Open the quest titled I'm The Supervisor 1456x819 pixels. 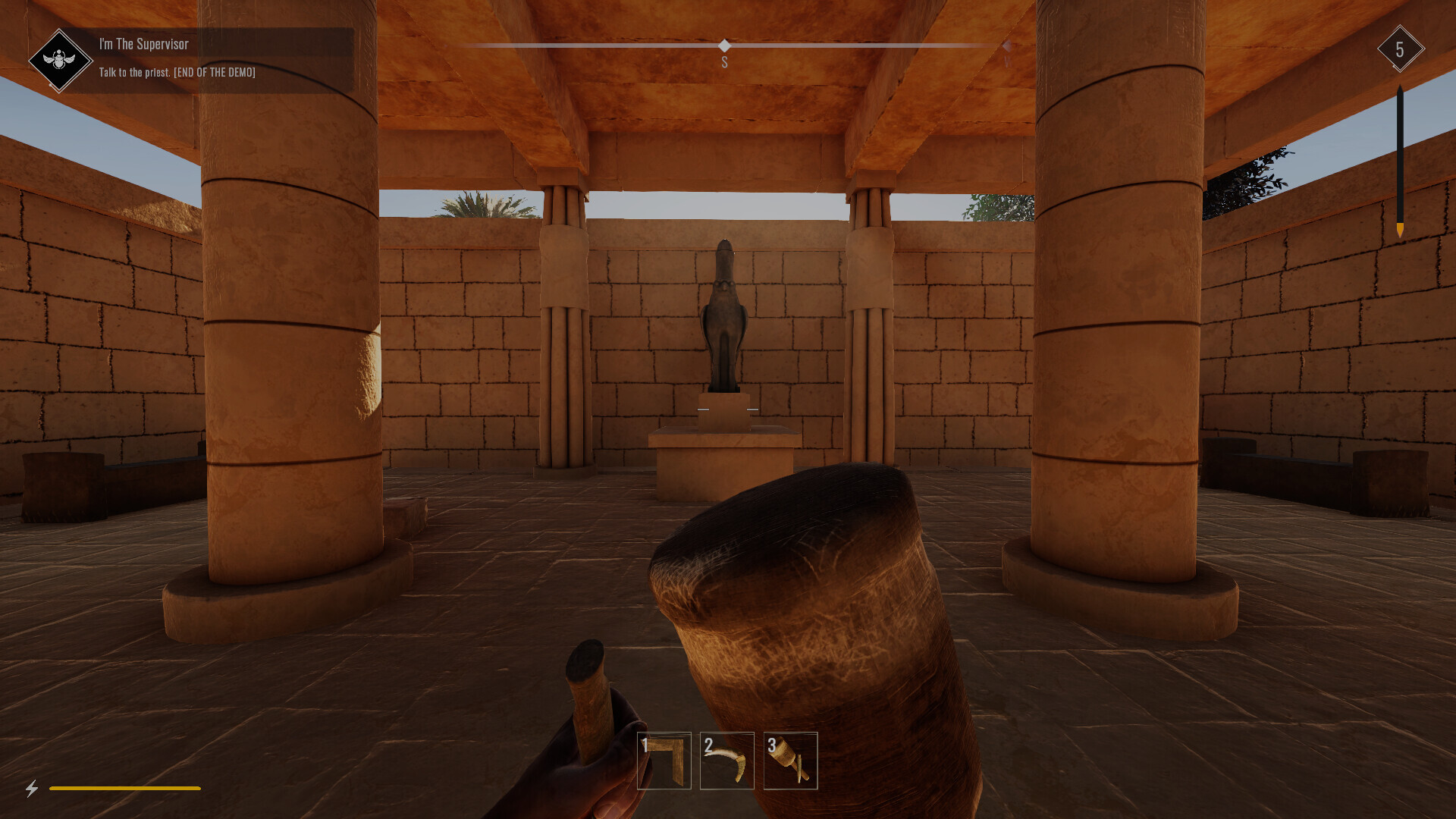[x=143, y=44]
